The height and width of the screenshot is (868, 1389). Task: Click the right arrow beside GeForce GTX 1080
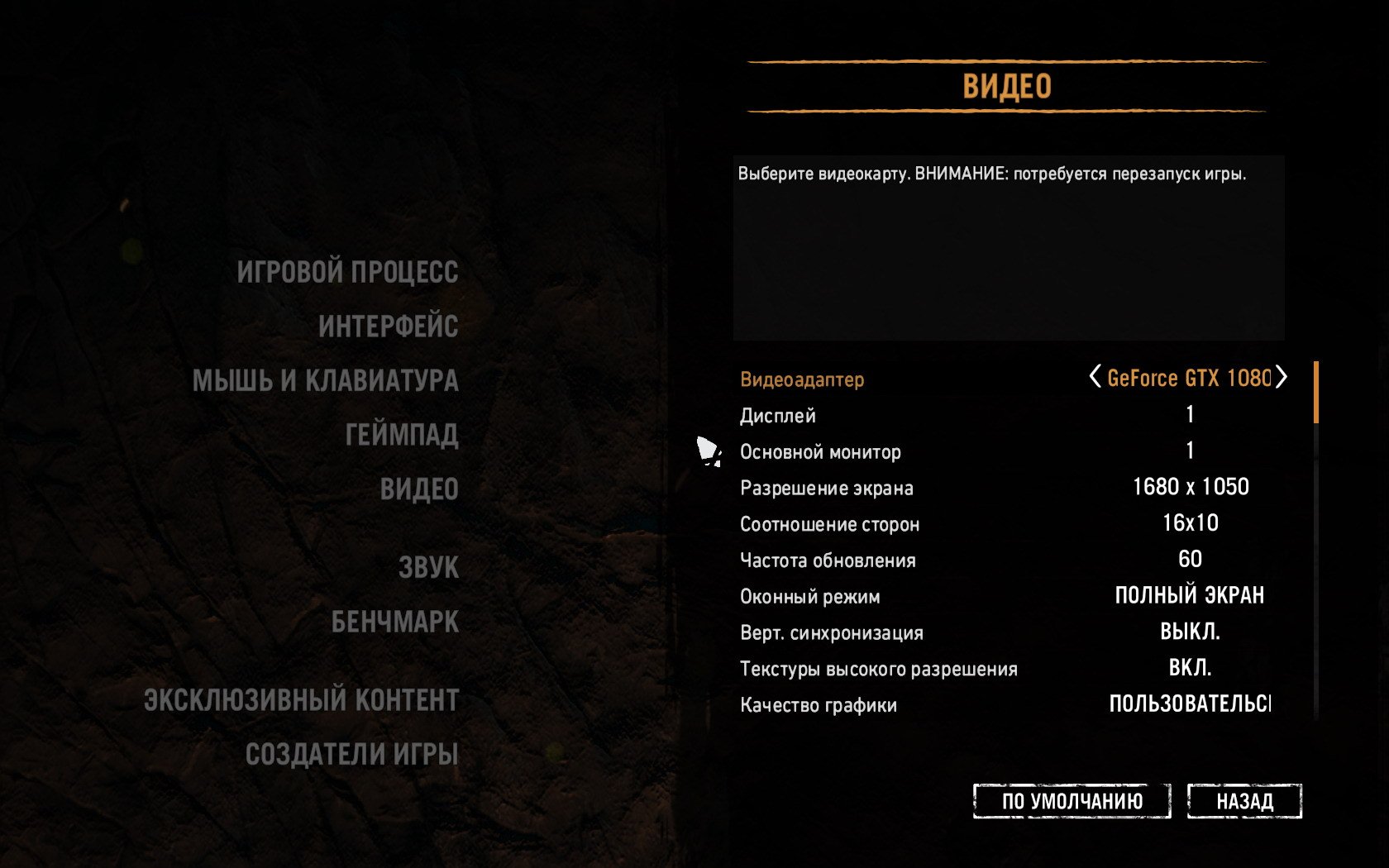tap(1282, 378)
